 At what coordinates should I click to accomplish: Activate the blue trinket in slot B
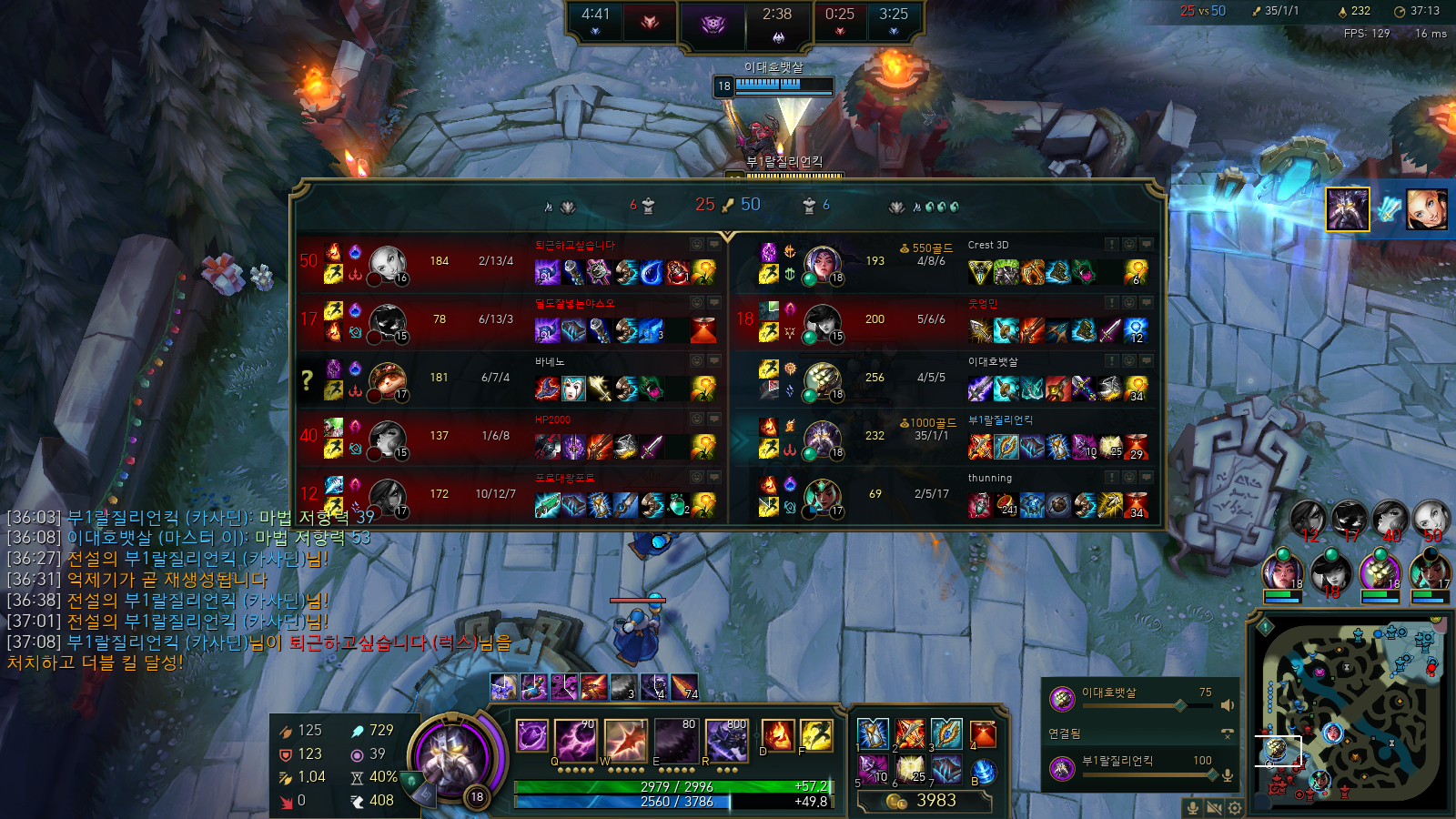coord(983,771)
